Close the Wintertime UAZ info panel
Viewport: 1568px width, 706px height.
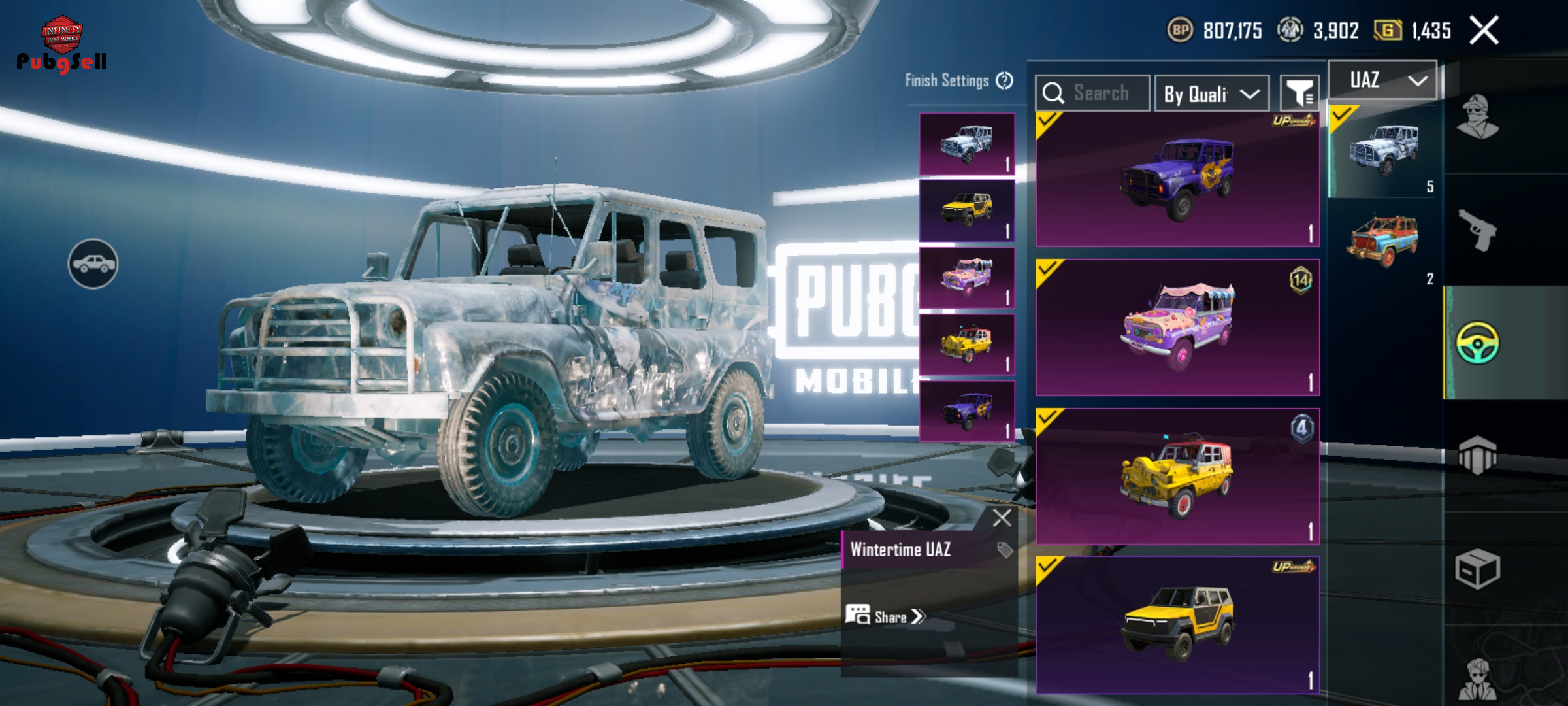[x=1002, y=518]
